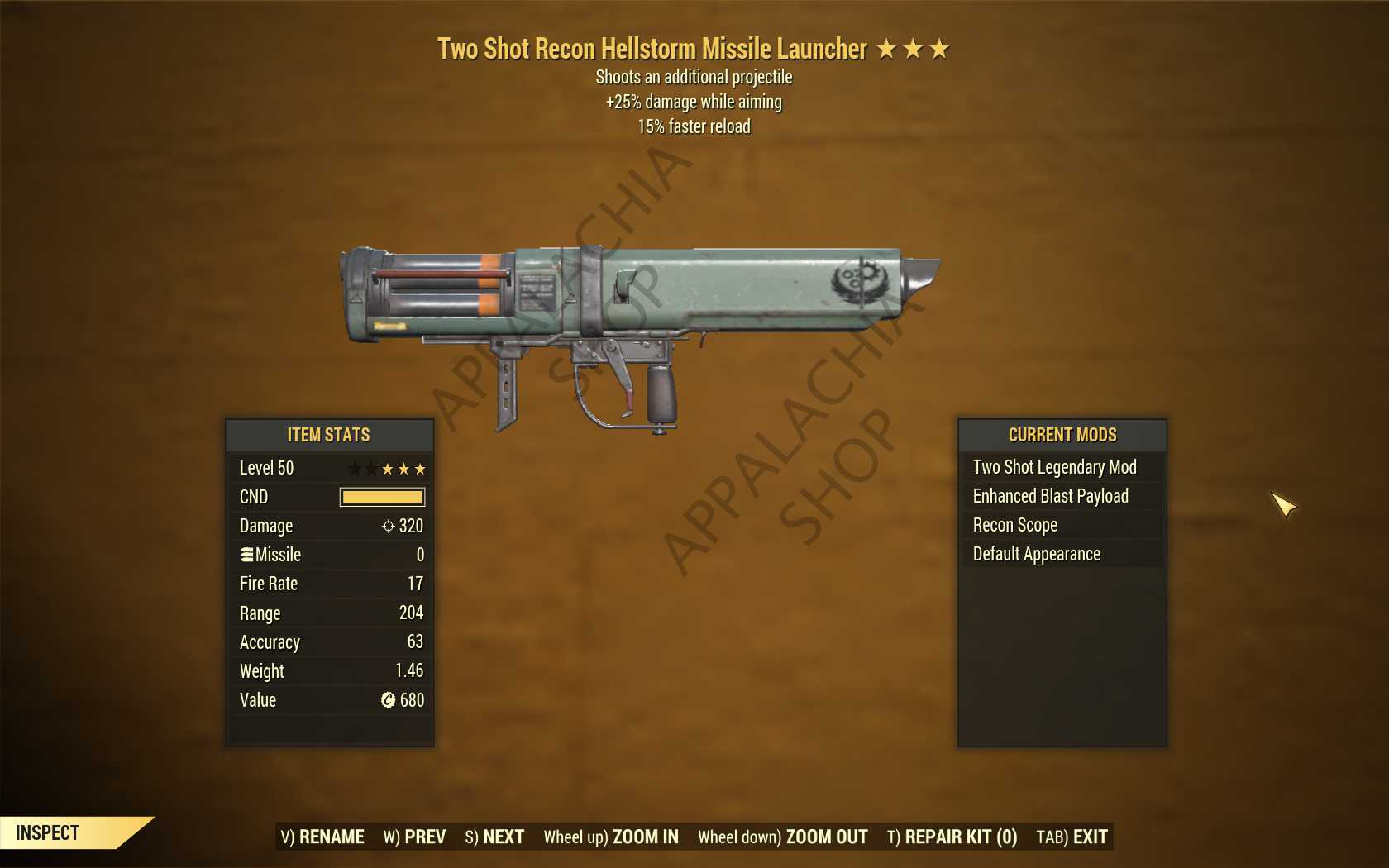This screenshot has width=1389, height=868.
Task: Click the darkened star on the Level rating
Action: [x=355, y=468]
